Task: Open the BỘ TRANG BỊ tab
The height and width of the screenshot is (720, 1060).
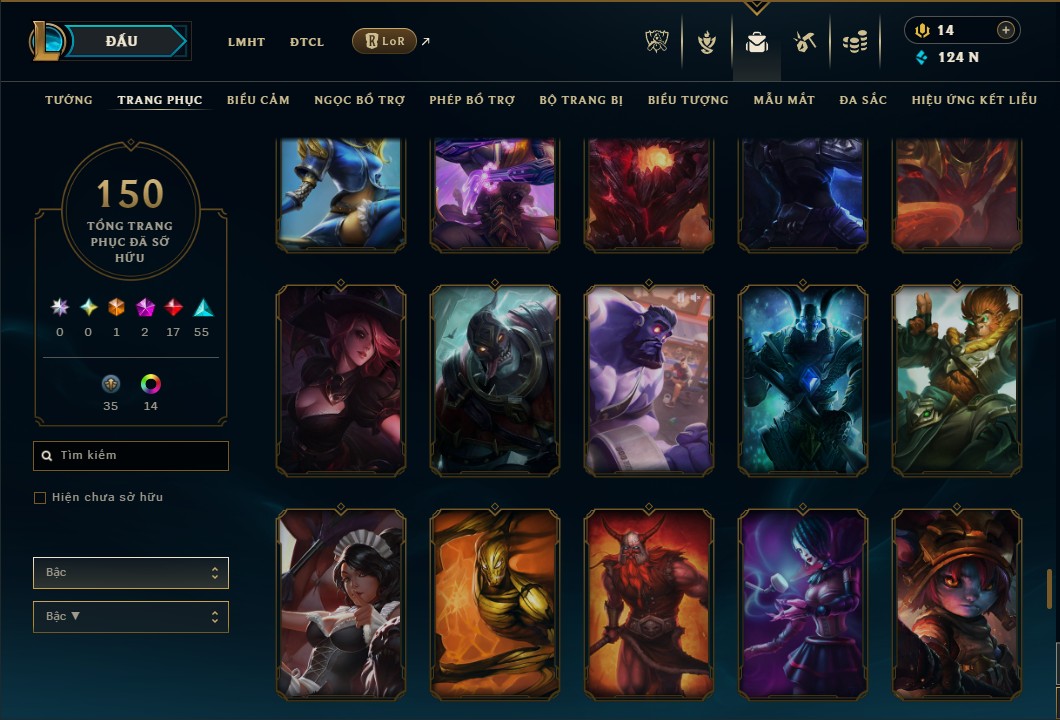Action: click(581, 100)
